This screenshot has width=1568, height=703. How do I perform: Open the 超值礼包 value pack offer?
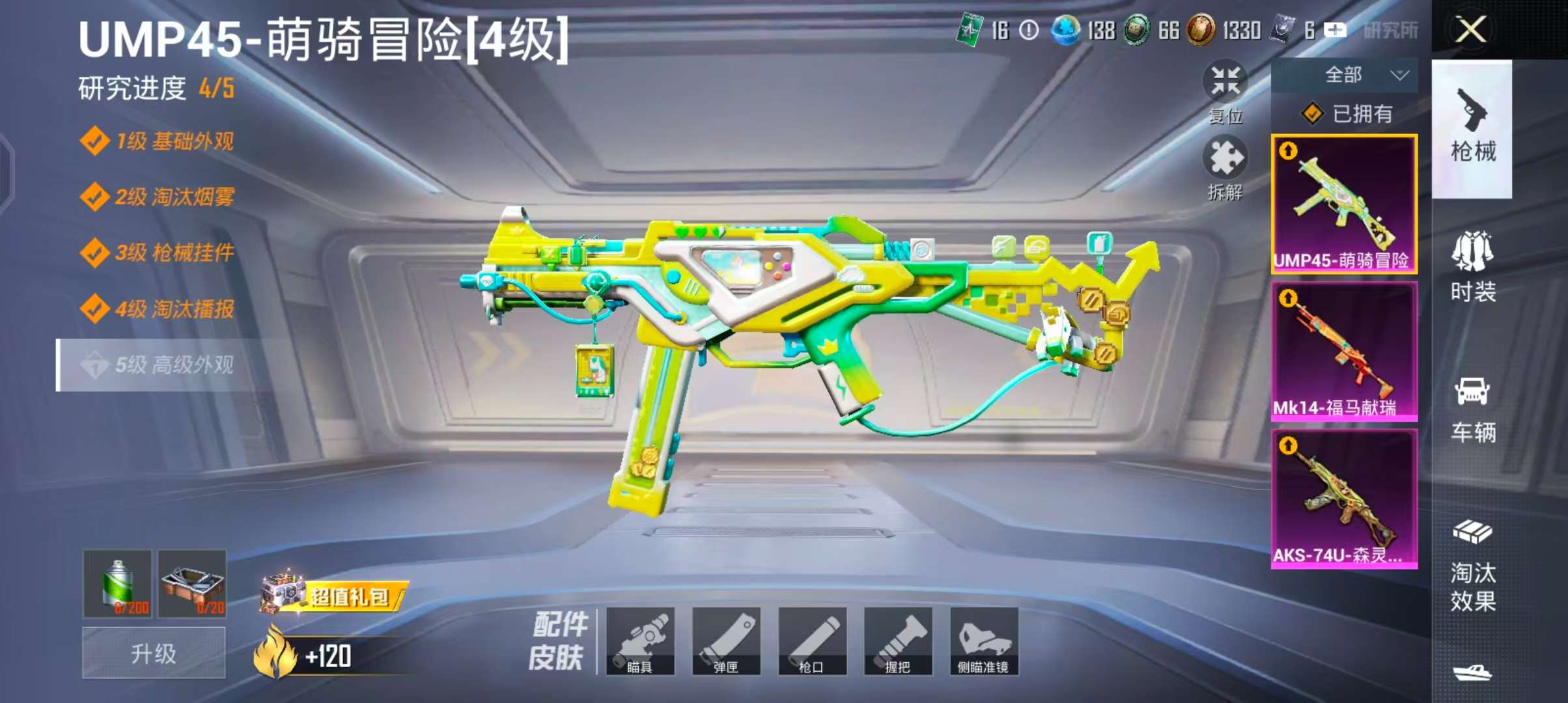pyautogui.click(x=335, y=595)
